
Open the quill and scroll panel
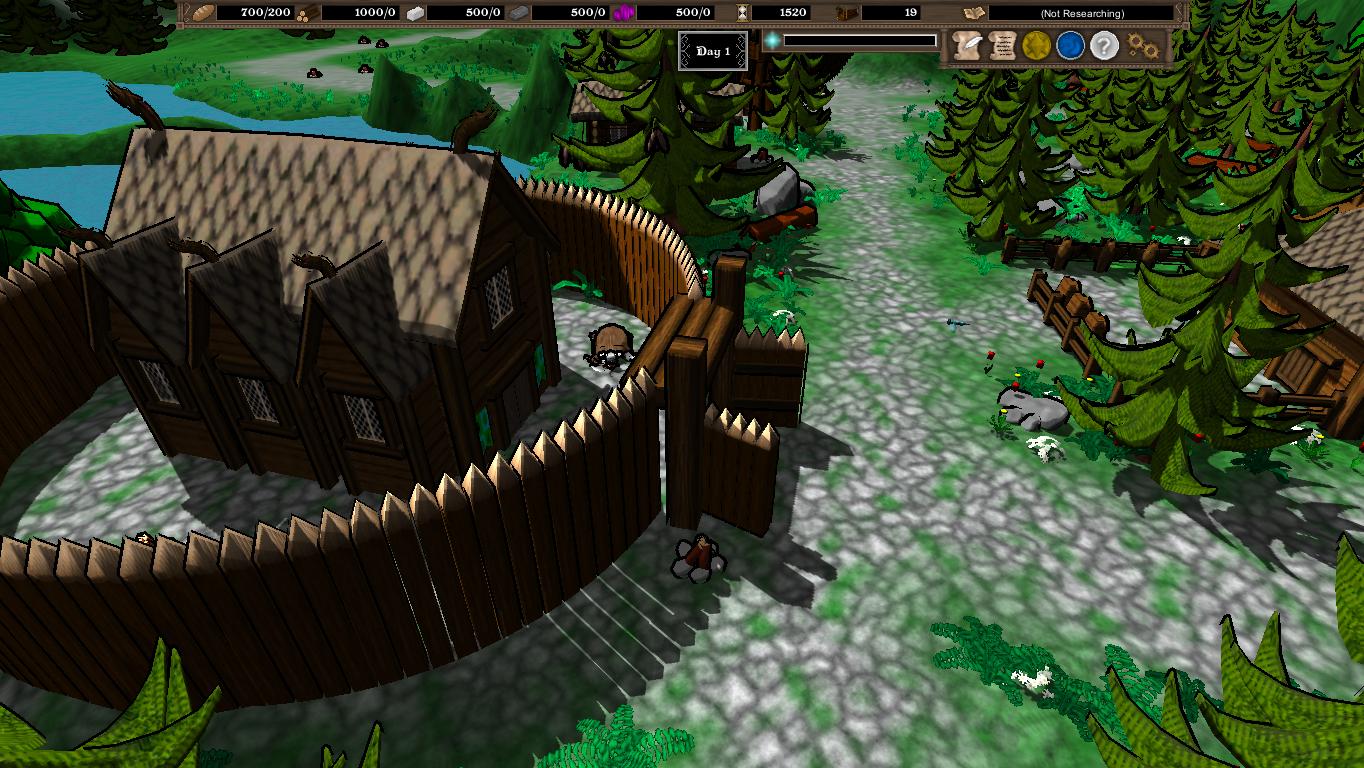tap(966, 45)
